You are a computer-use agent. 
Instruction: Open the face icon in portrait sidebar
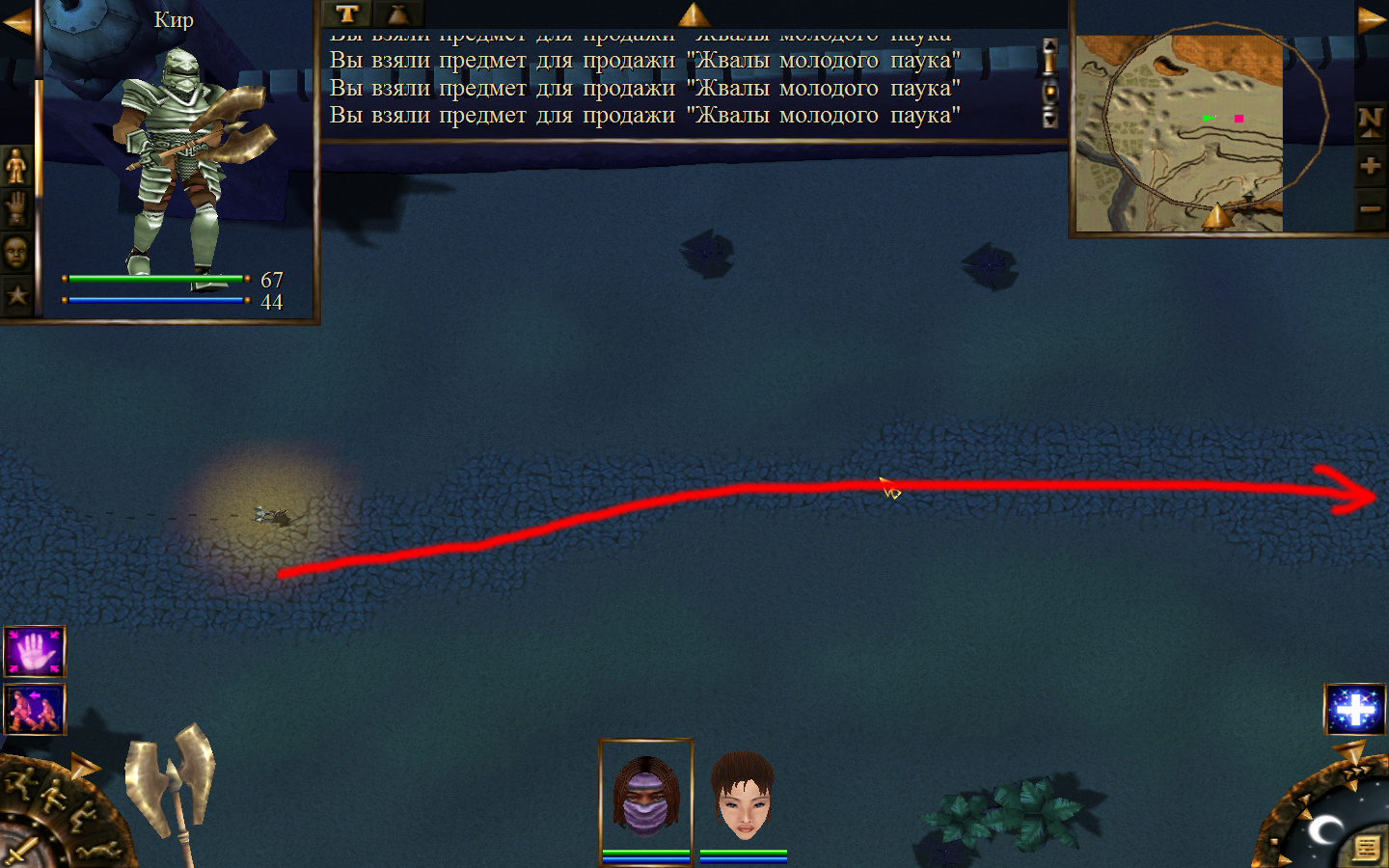(16, 253)
